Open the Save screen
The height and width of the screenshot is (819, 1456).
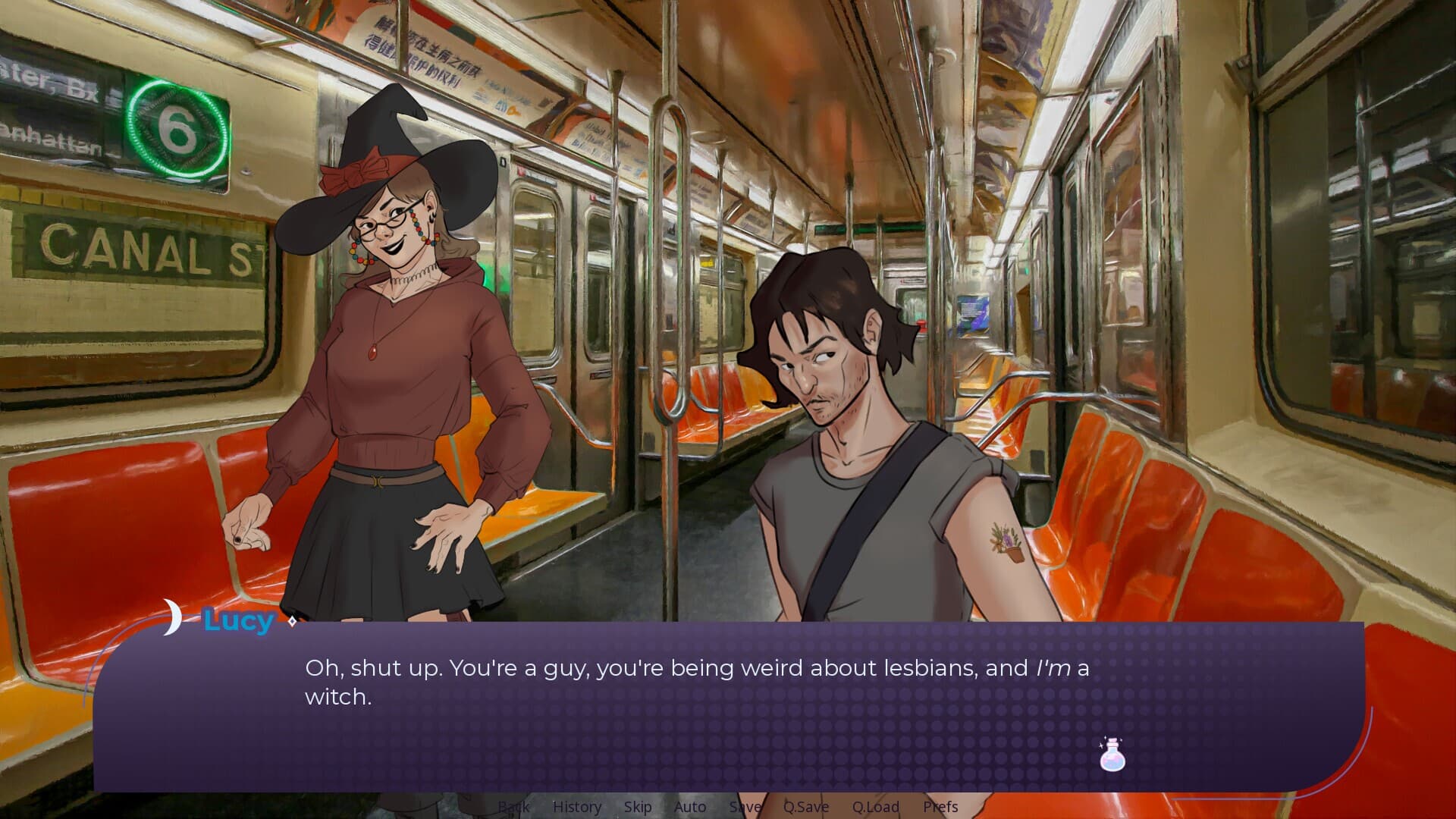coord(744,807)
